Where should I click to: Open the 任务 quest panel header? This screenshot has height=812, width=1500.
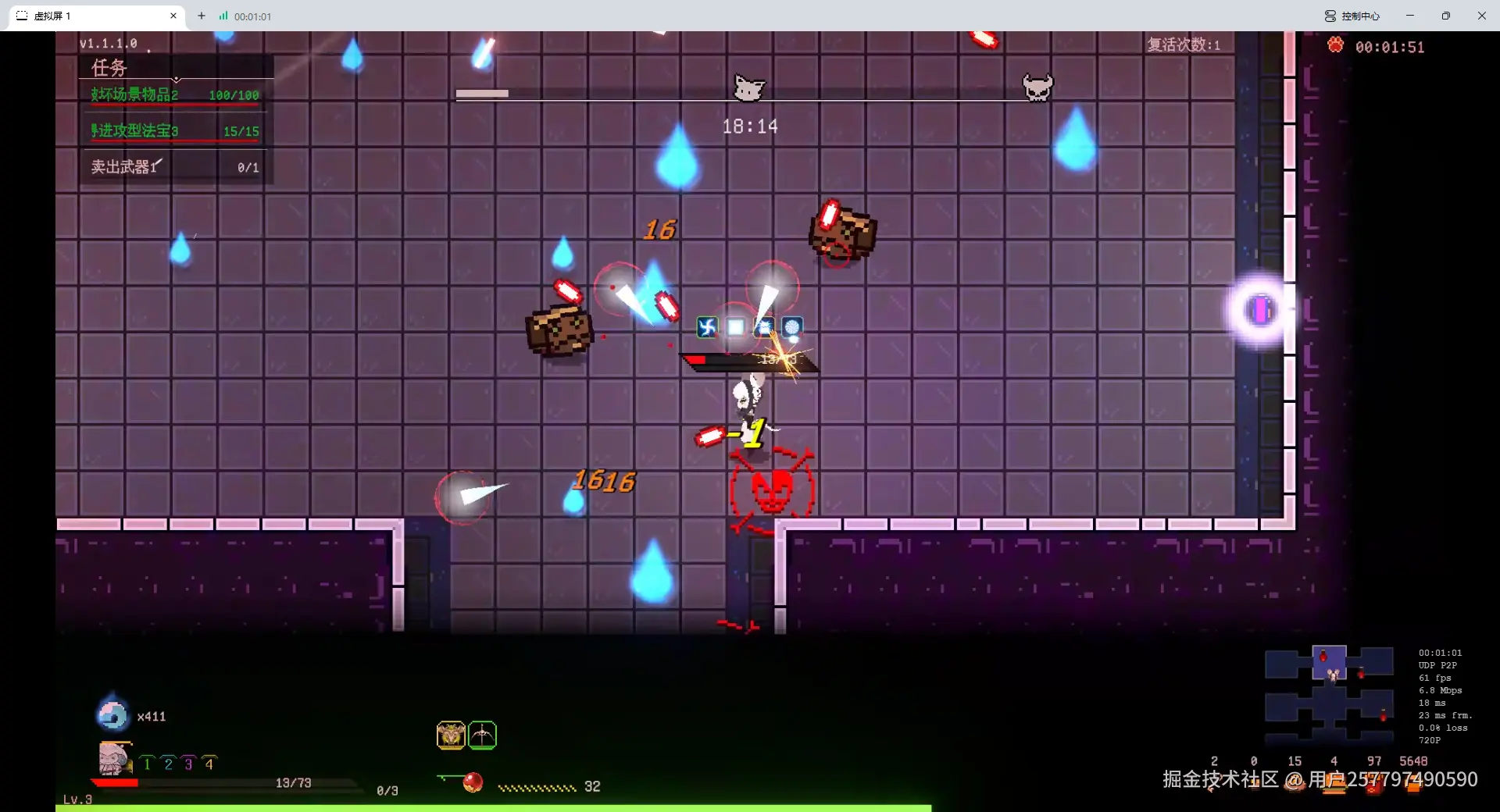click(109, 68)
